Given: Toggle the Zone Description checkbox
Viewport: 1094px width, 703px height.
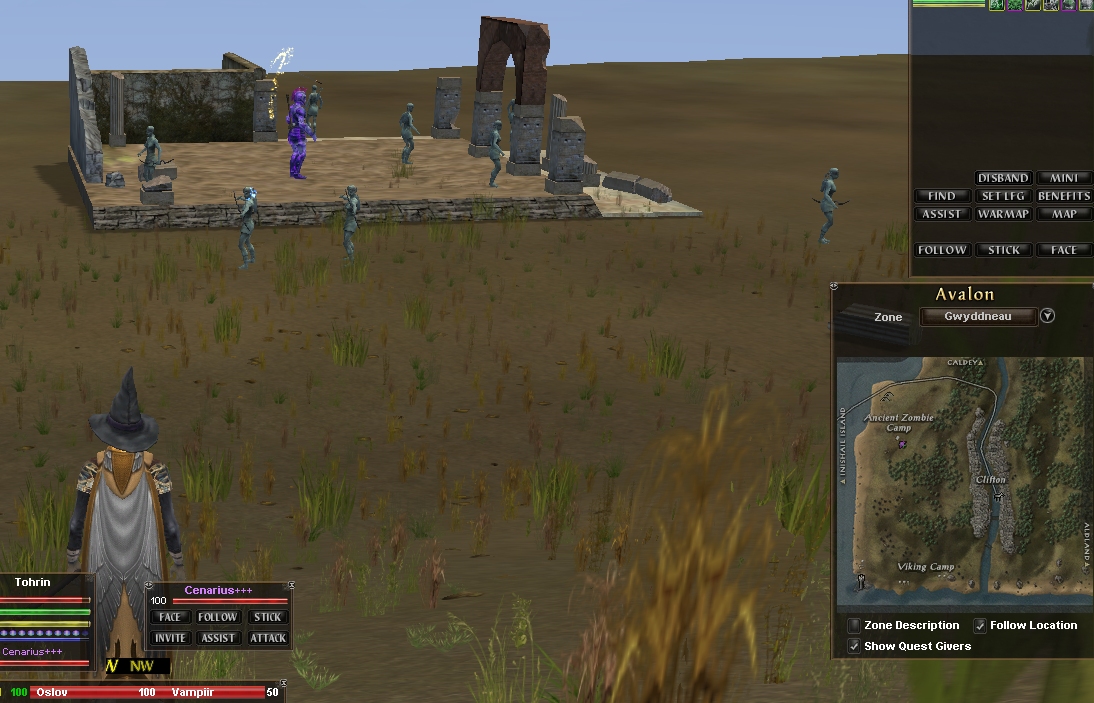Looking at the screenshot, I should pyautogui.click(x=854, y=626).
